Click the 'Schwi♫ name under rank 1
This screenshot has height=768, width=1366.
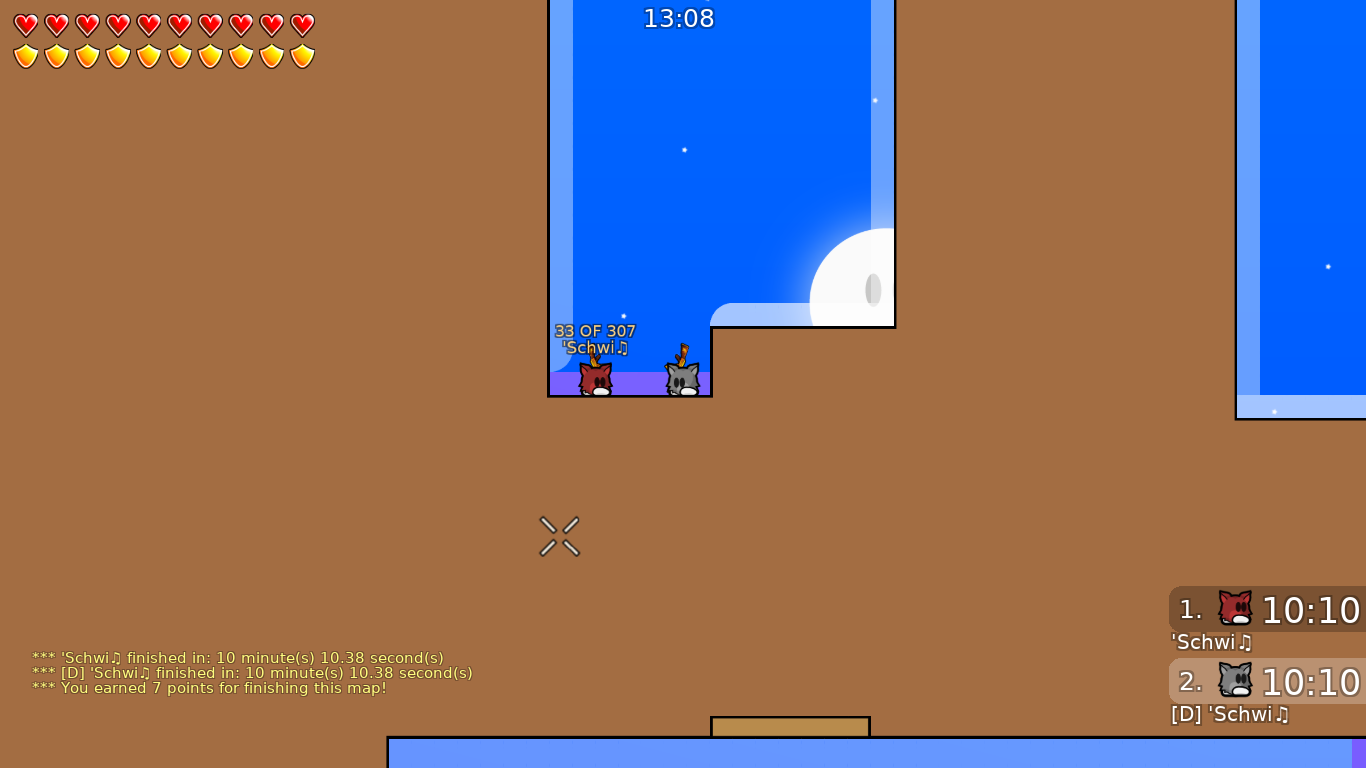click(x=1212, y=643)
